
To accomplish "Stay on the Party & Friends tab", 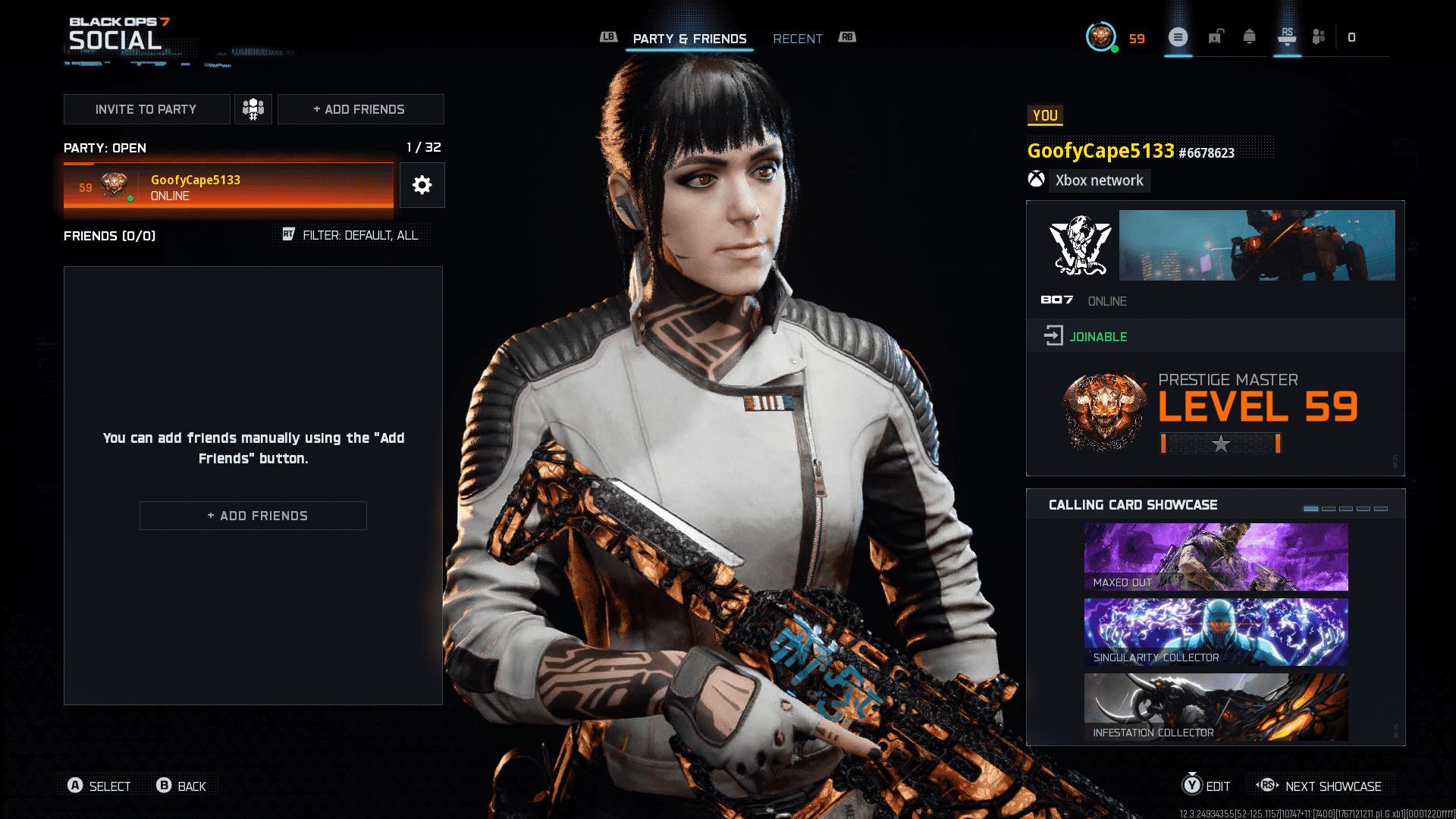I will 690,39.
